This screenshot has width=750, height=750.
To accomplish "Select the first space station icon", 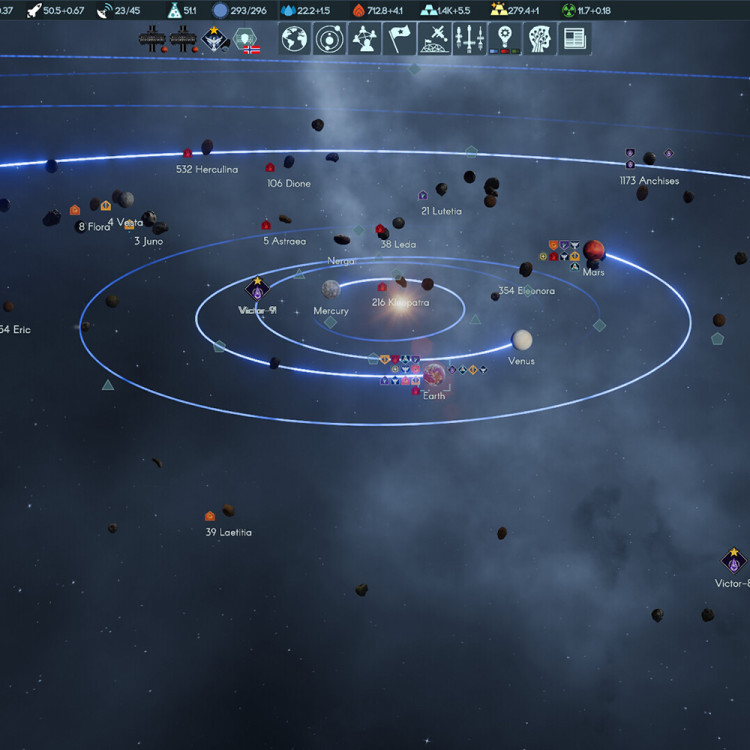I will coord(151,39).
